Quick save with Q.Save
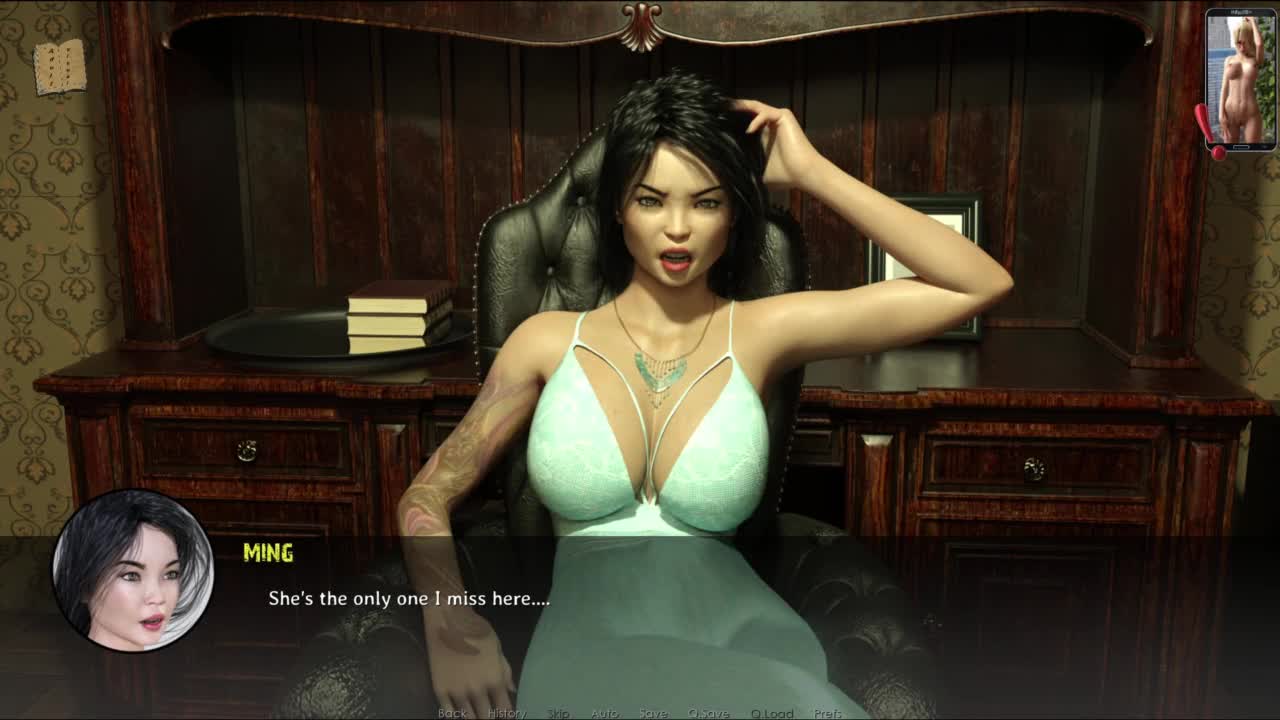Screen dimensions: 1280x720 click(x=708, y=713)
